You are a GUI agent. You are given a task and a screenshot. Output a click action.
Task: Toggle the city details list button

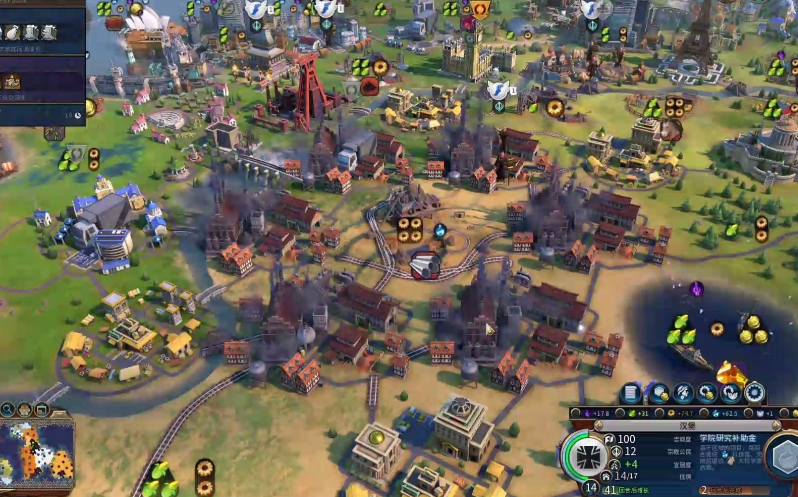pyautogui.click(x=630, y=393)
